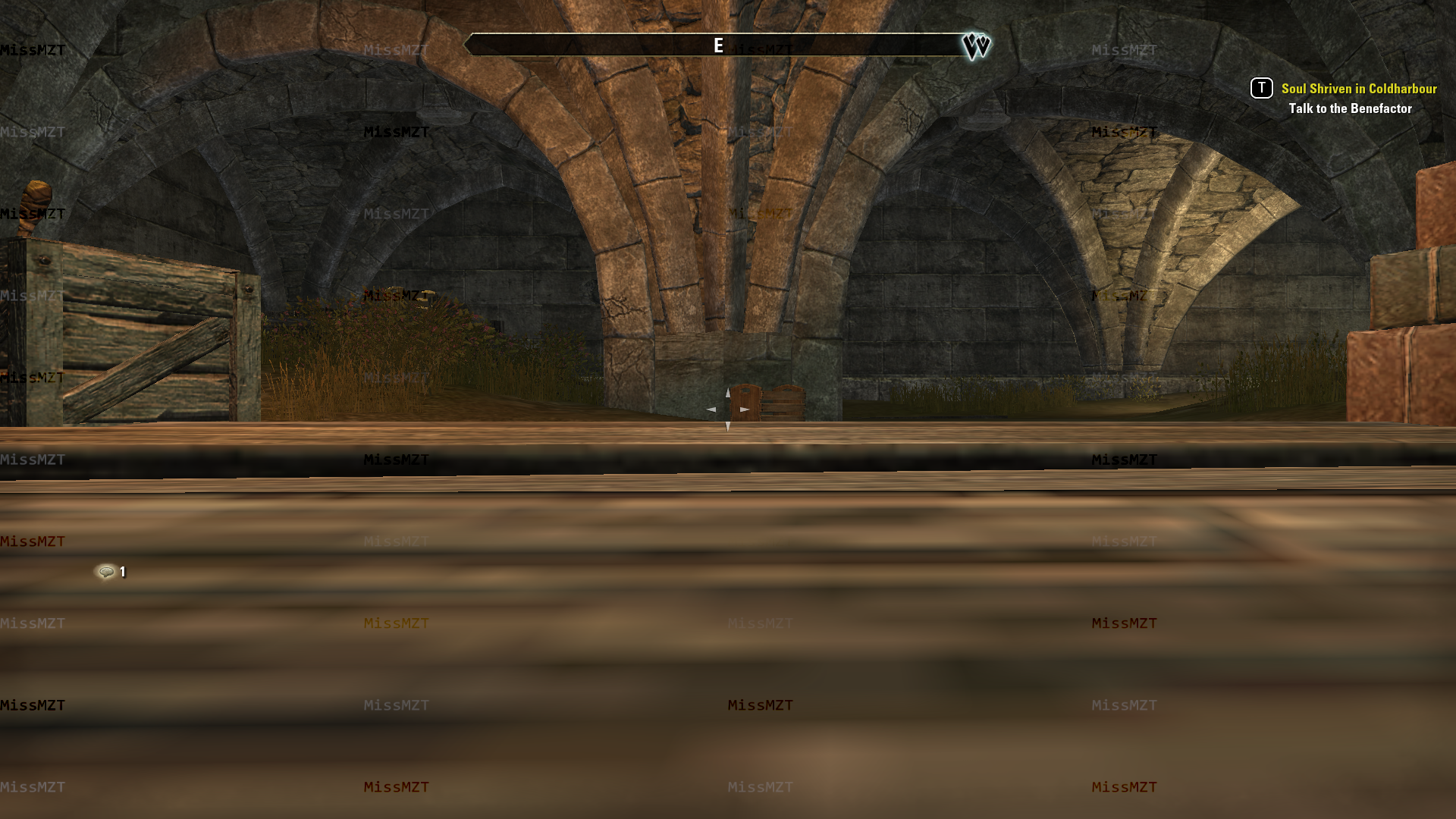This screenshot has width=1456, height=819.
Task: Click the number '1' beside the chat bubble
Action: tap(123, 572)
